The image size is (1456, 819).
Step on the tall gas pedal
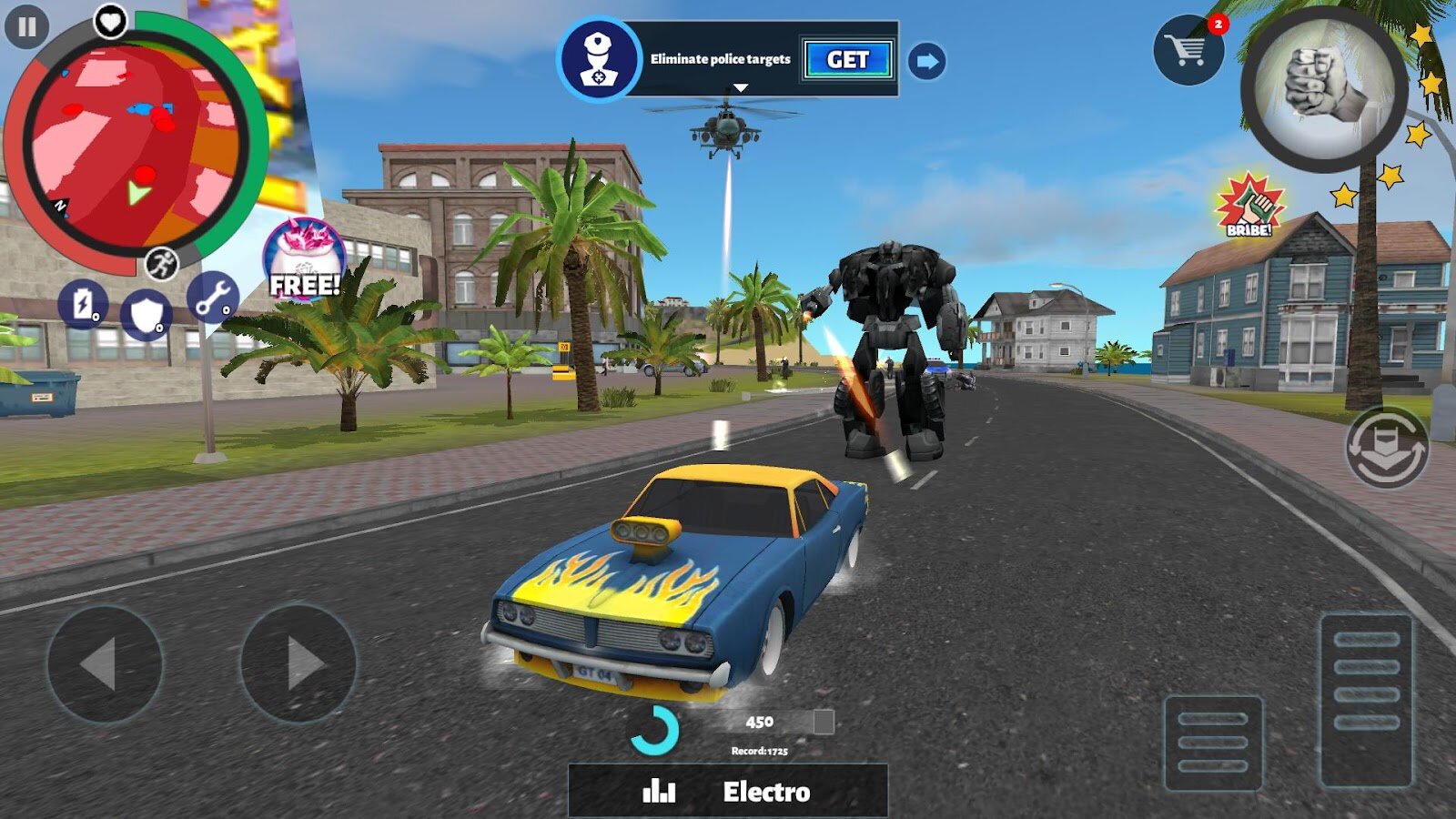tap(1366, 699)
